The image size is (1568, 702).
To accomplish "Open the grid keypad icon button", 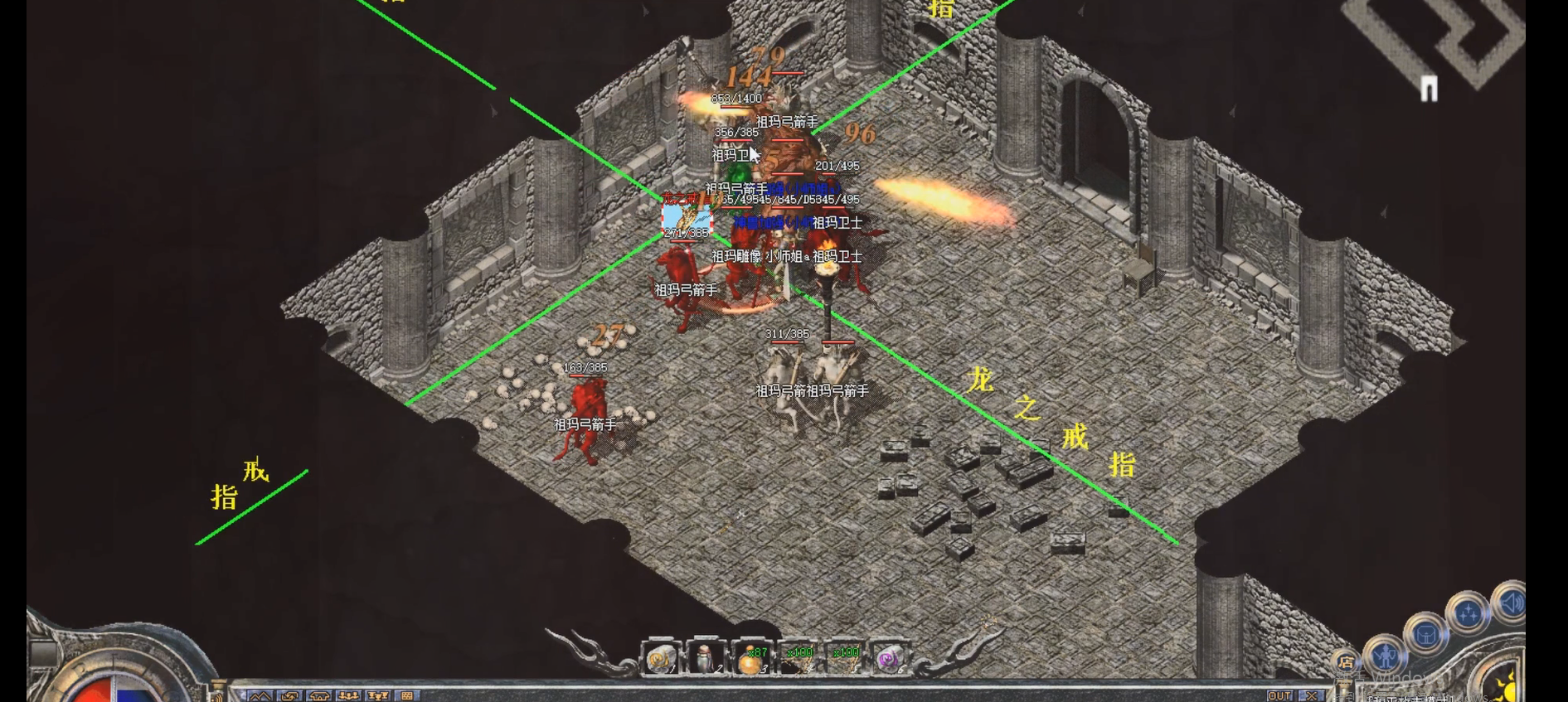I will point(407,696).
